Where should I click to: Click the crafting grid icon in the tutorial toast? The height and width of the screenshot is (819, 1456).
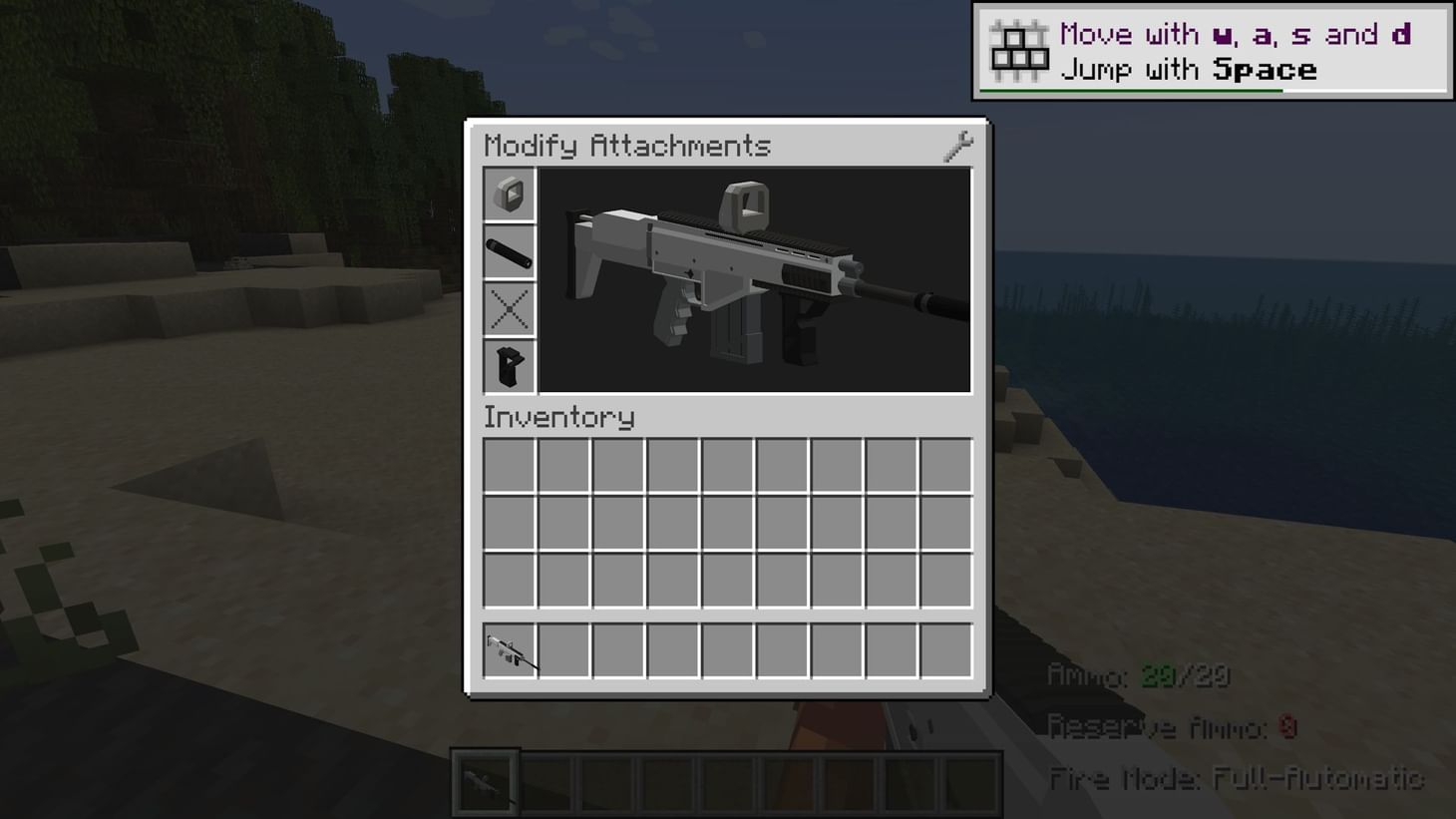point(1017,48)
